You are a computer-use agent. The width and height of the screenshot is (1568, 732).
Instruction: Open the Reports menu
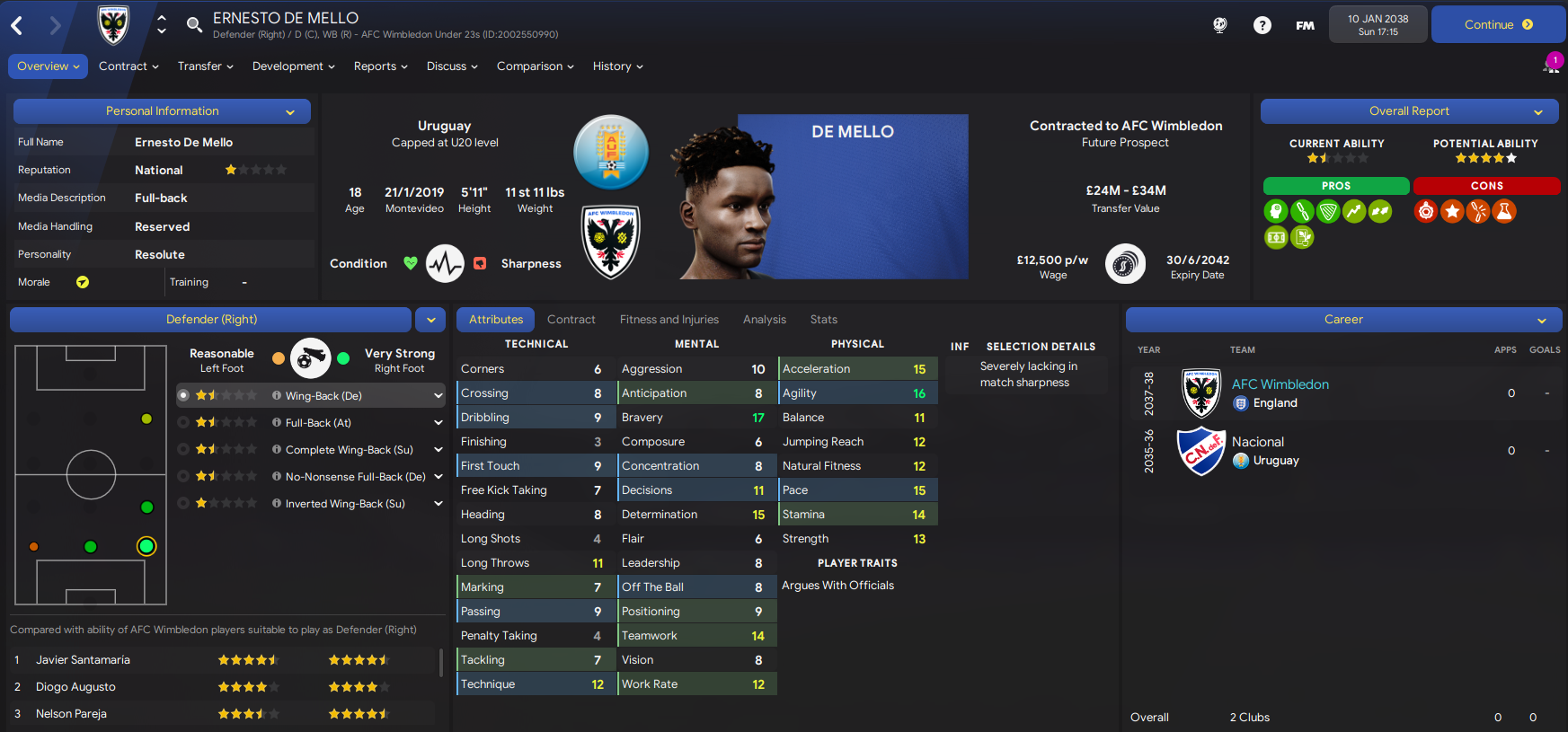tap(380, 66)
